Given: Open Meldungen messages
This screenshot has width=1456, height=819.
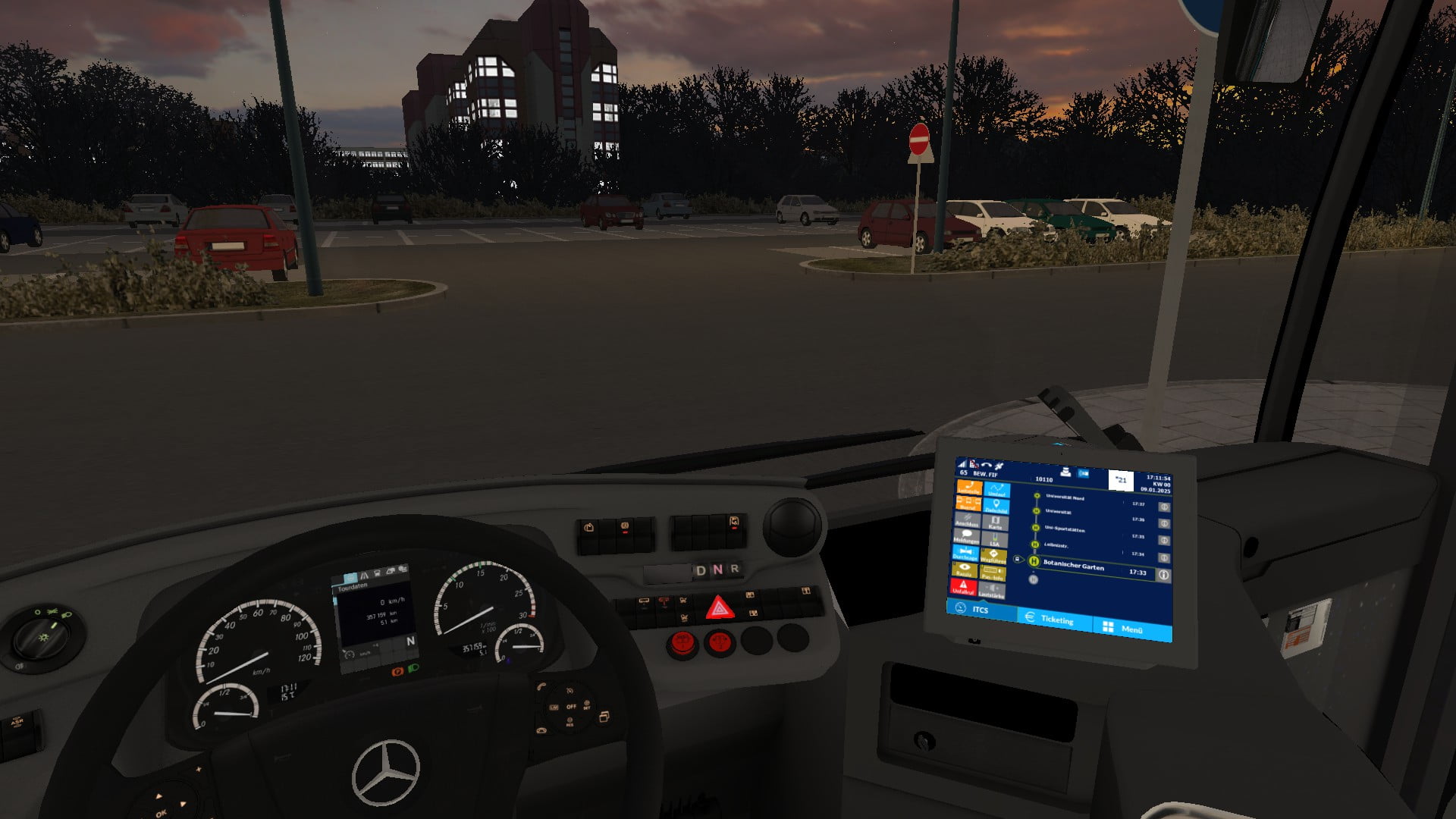Looking at the screenshot, I should click(x=966, y=536).
